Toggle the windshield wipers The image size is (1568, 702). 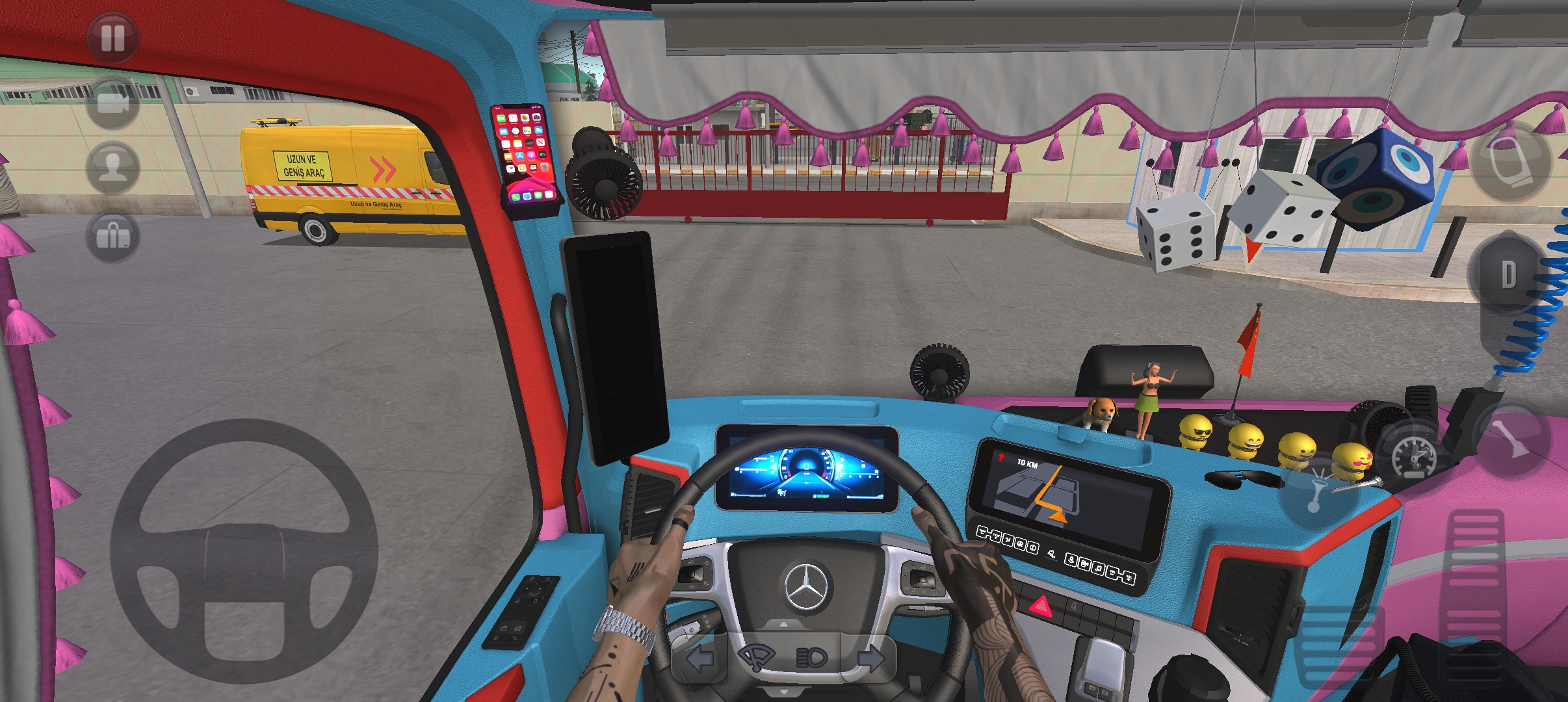coord(756,658)
